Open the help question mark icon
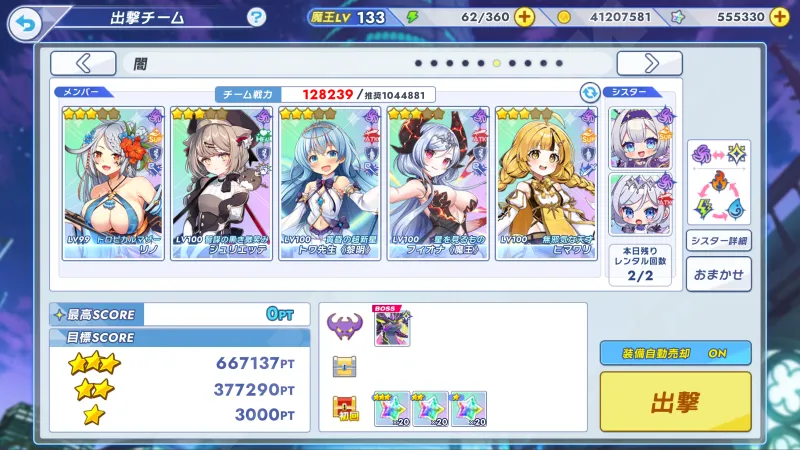The image size is (800, 450). (x=257, y=17)
